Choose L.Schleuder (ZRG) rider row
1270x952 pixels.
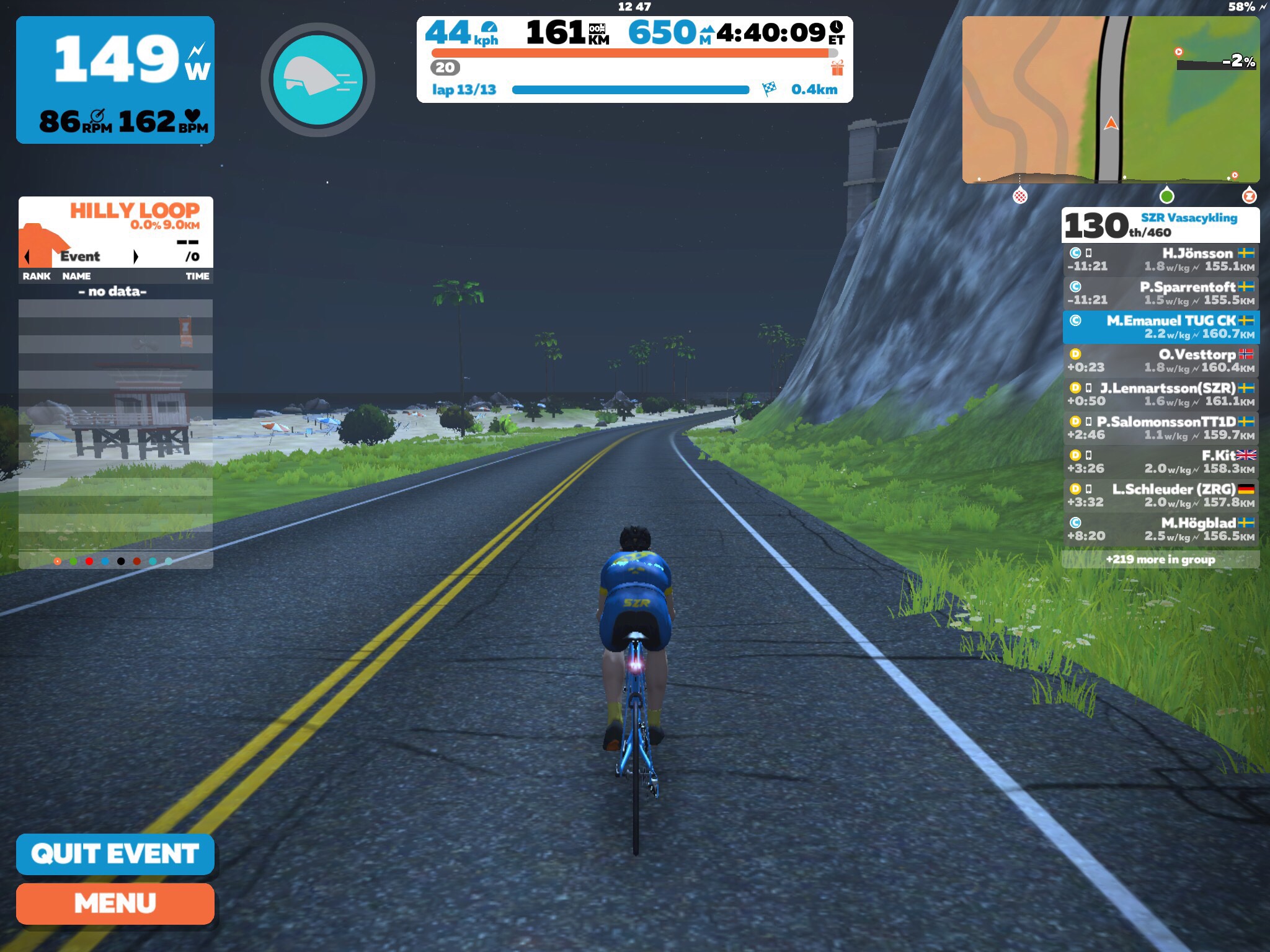1161,495
